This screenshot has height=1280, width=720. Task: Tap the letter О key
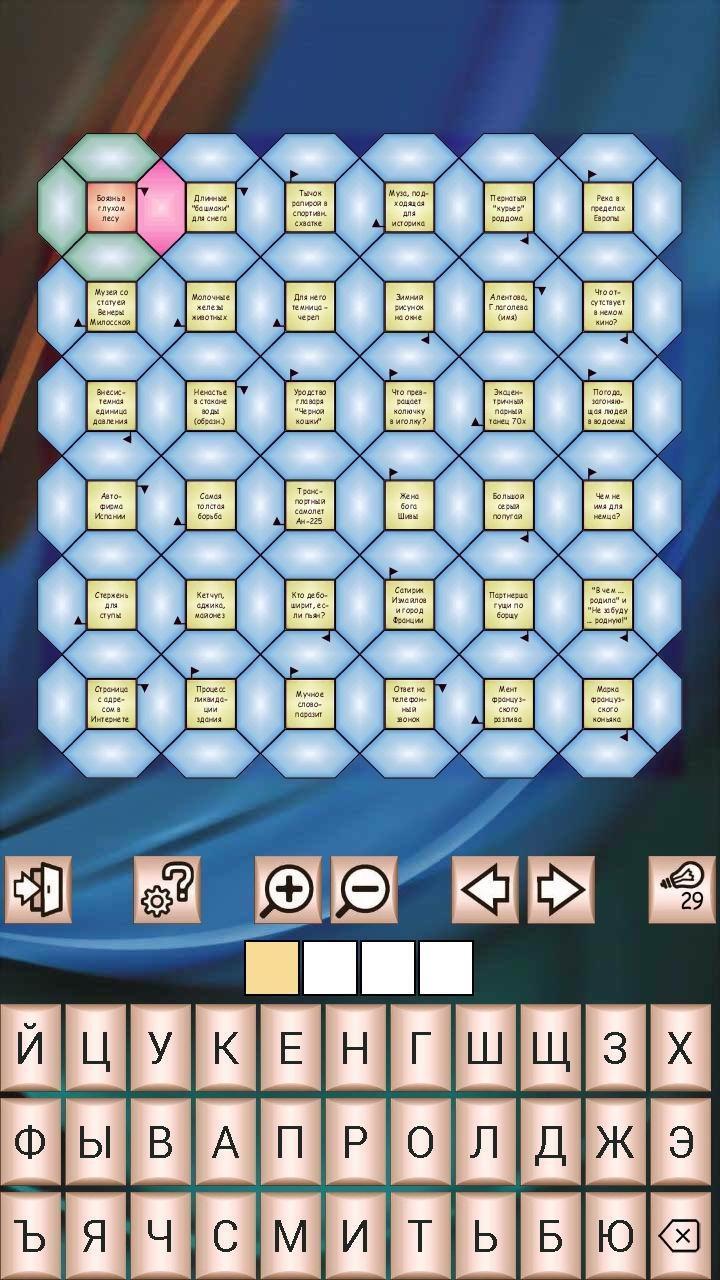coord(420,1142)
